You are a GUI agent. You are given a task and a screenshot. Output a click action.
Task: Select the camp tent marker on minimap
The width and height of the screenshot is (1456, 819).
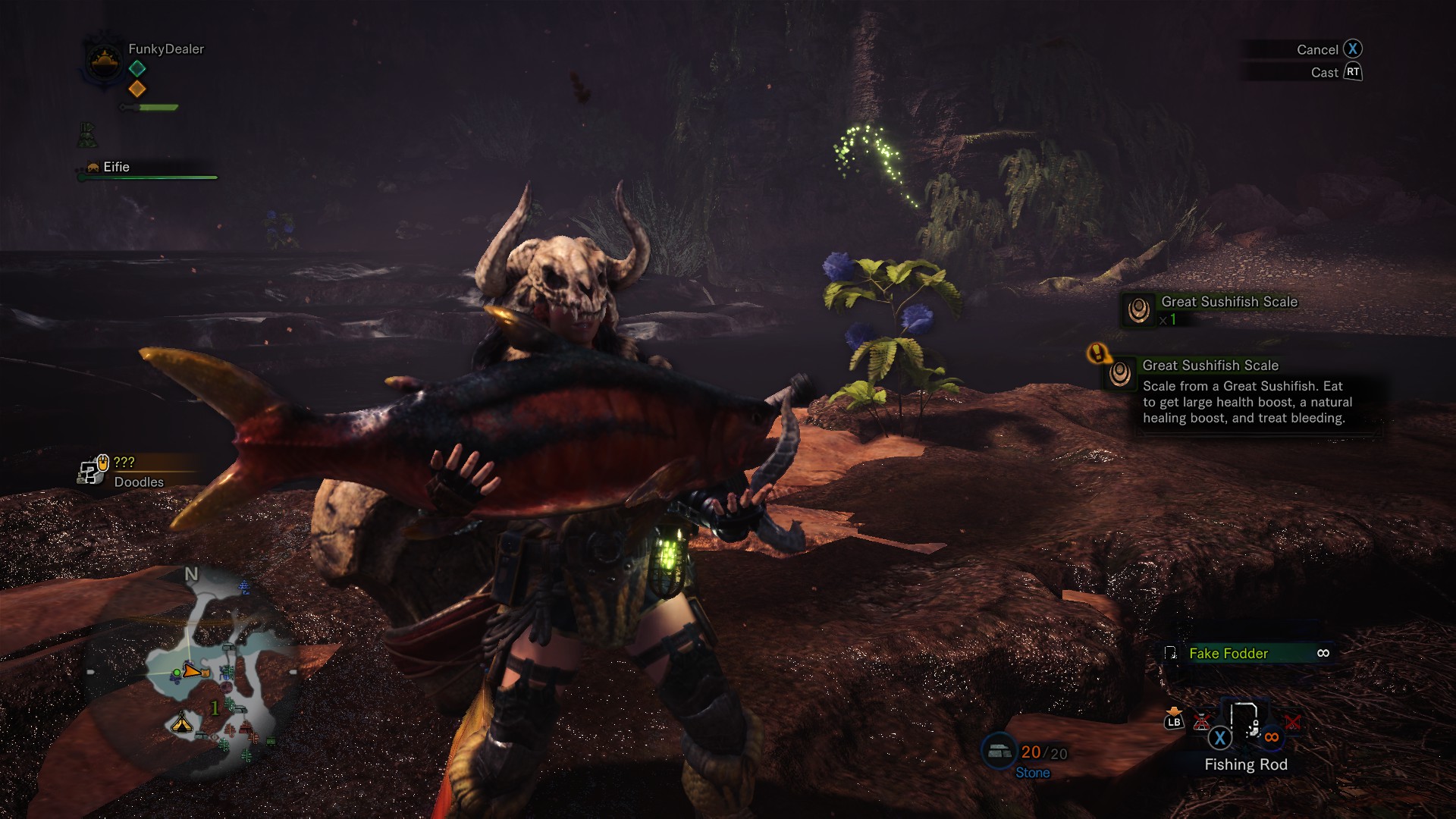point(182,723)
